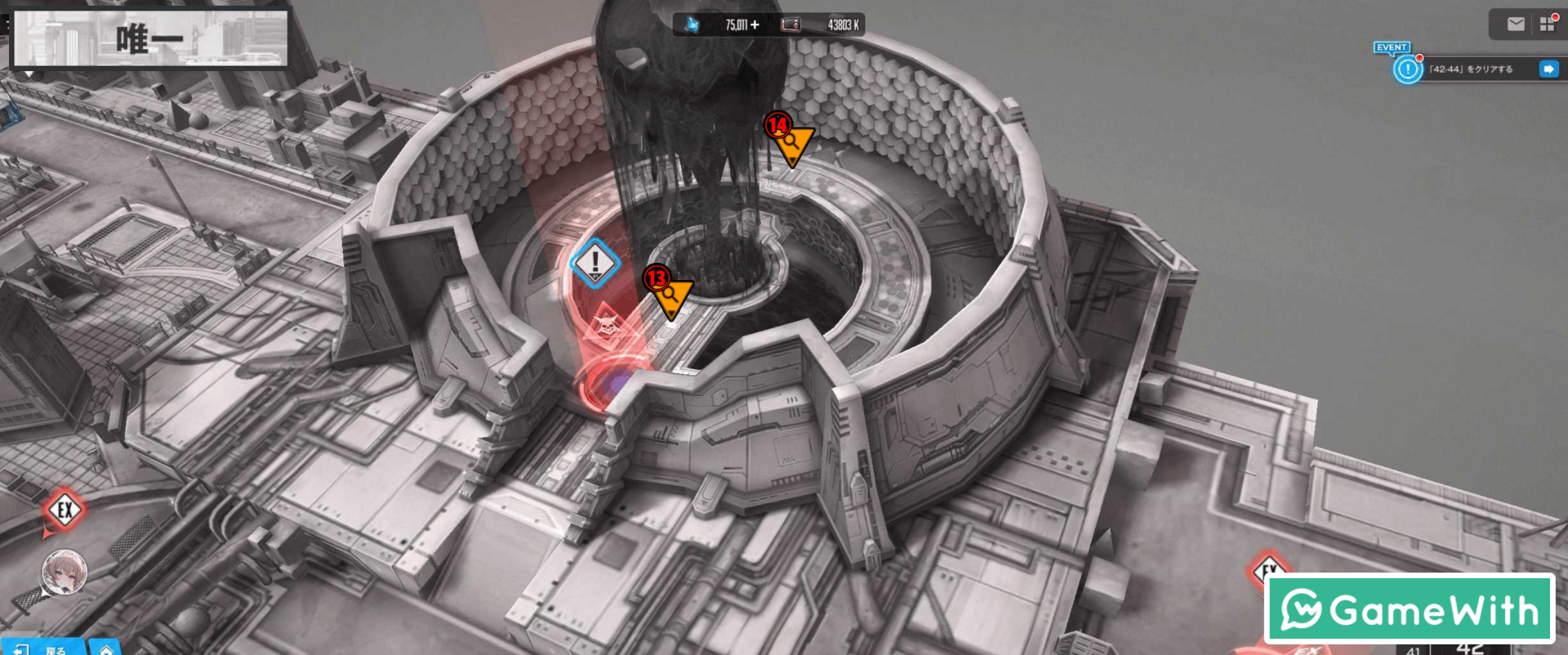Image resolution: width=1568 pixels, height=655 pixels.
Task: Select the red skull enemy marker
Action: 606,326
